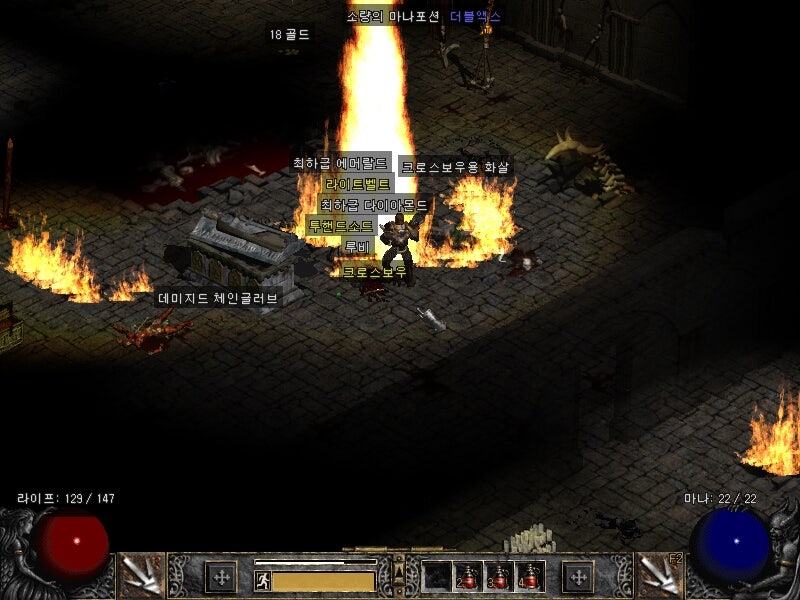The height and width of the screenshot is (600, 800).
Task: Use the healing potion in belt slot 2
Action: pyautogui.click(x=469, y=577)
